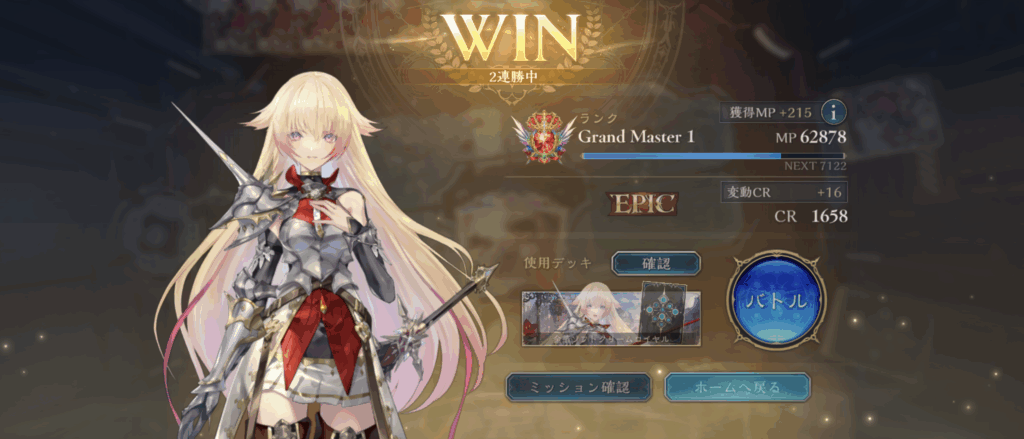Open the 確認 deck confirmation button
Screen dimensions: 1024x439
click(656, 263)
